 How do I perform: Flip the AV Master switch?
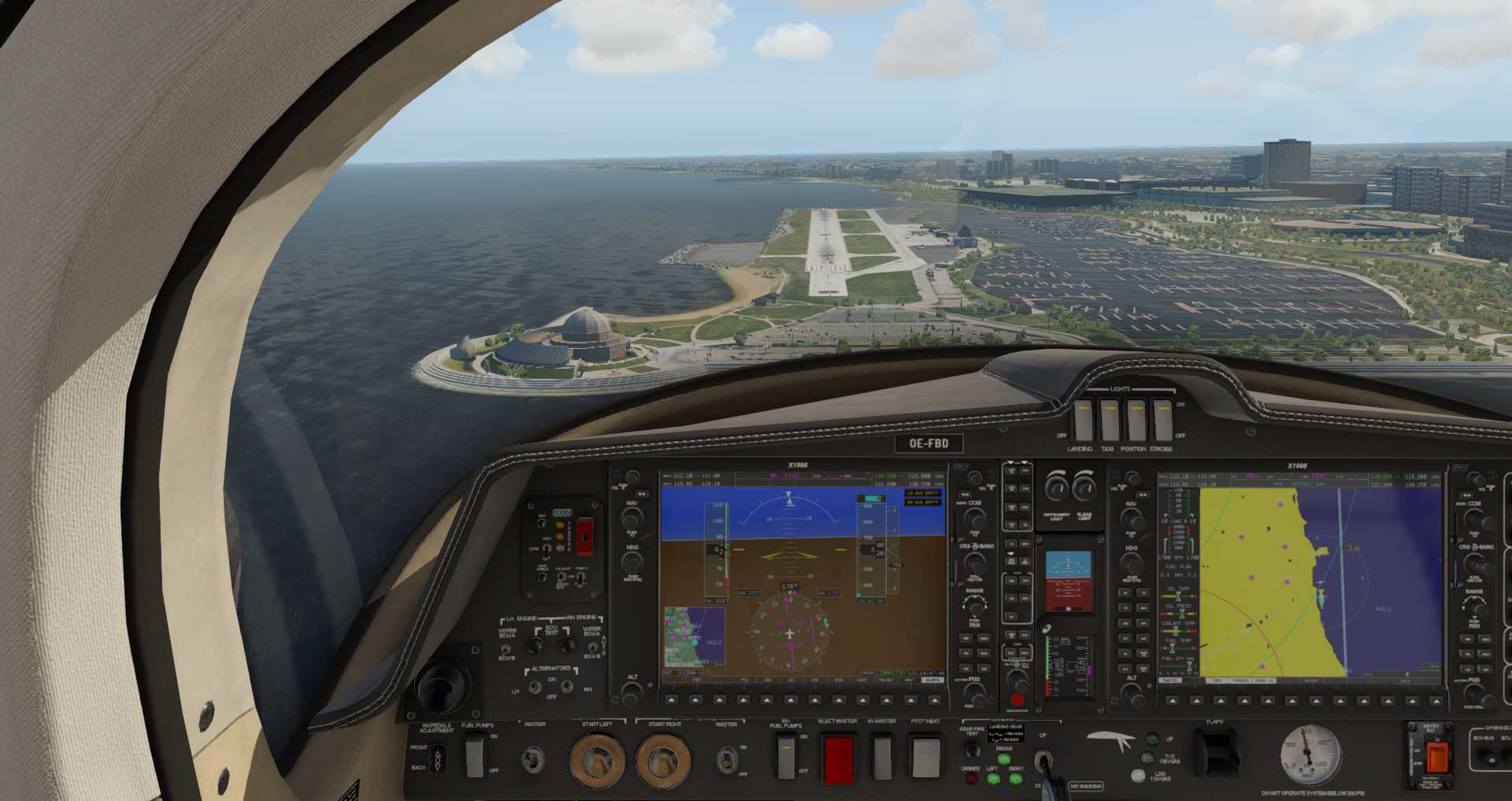881,755
